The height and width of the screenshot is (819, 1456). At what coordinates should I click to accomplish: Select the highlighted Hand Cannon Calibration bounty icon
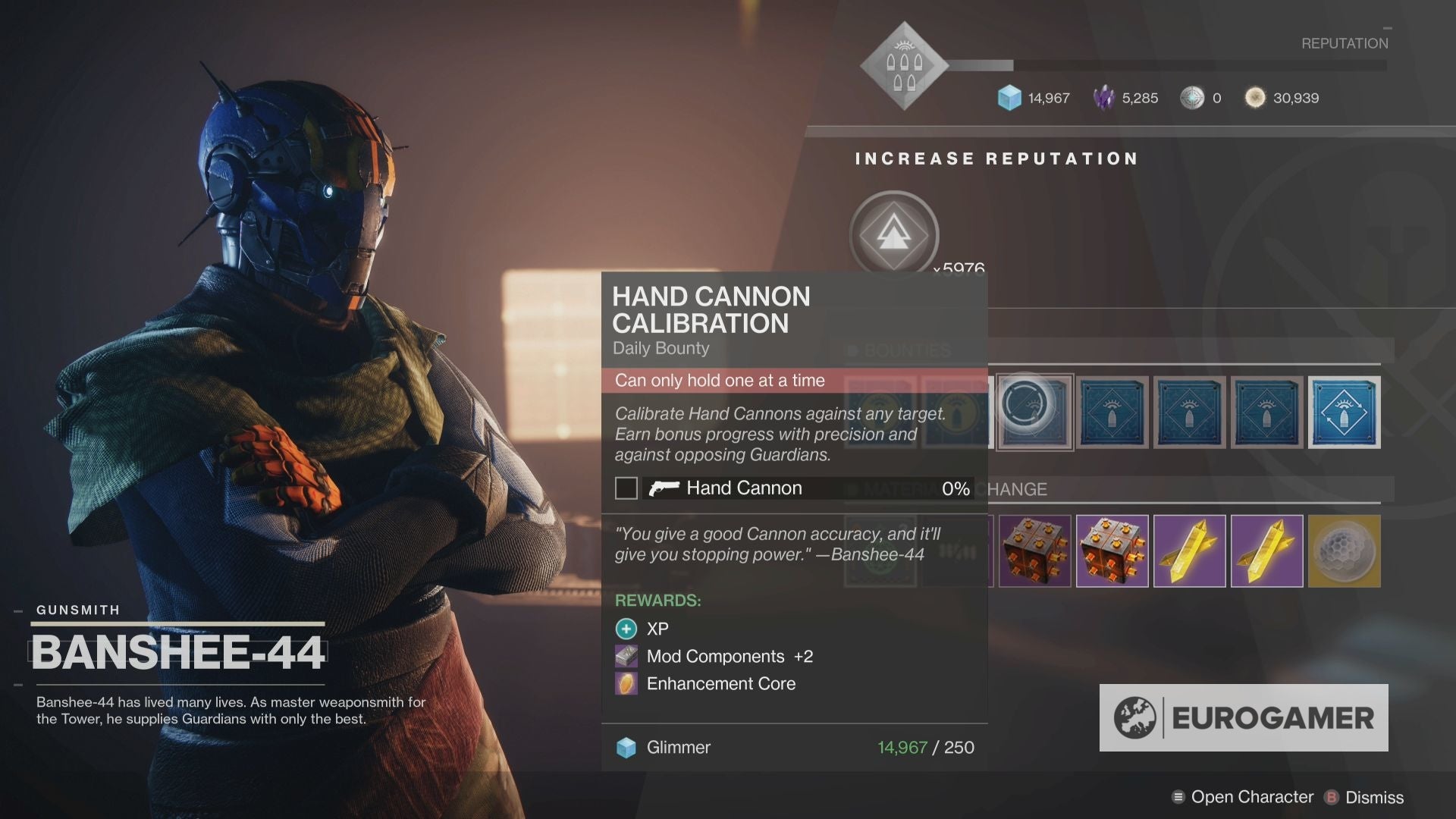[1034, 412]
